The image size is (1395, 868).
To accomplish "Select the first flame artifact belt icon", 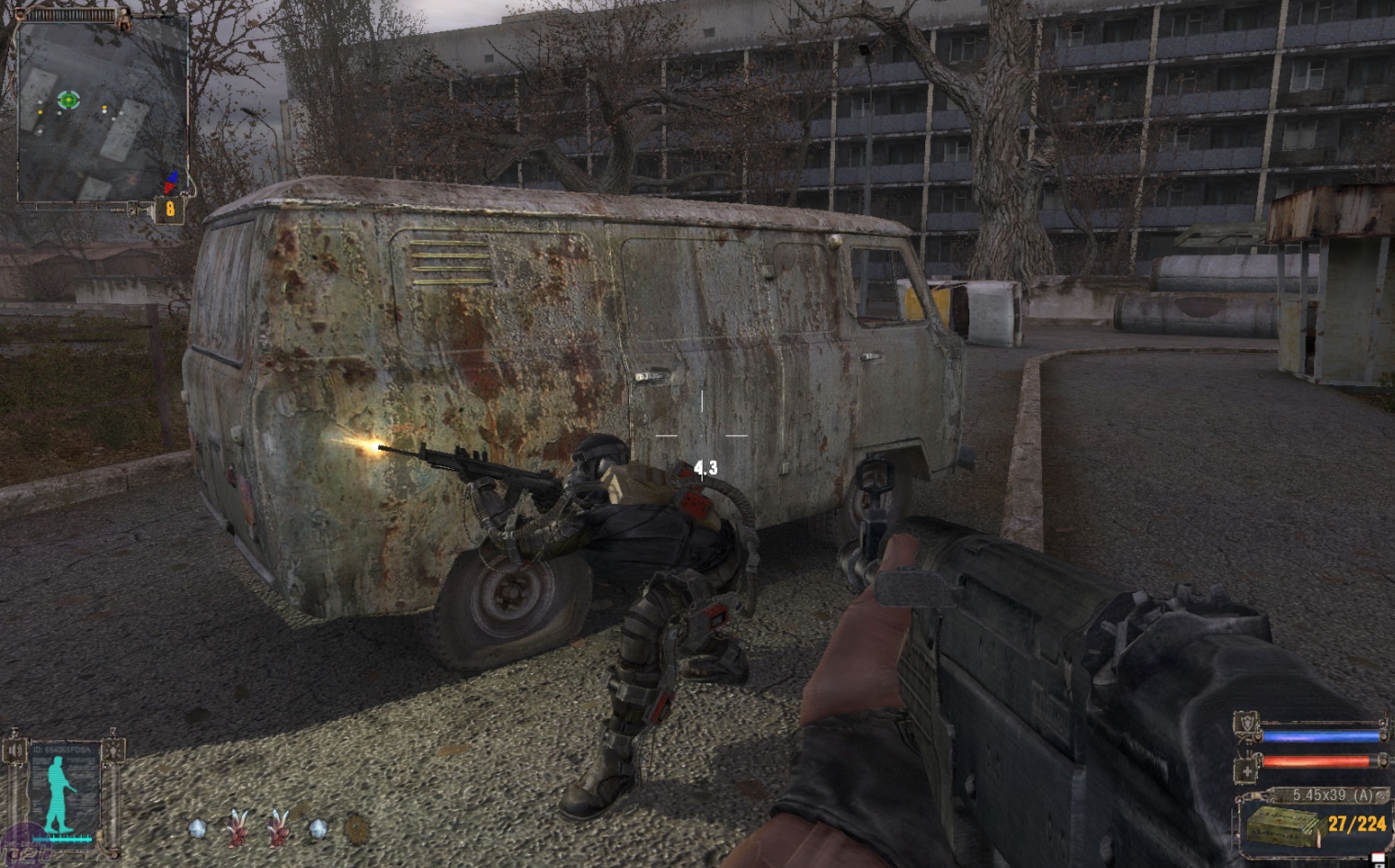I will click(x=236, y=829).
